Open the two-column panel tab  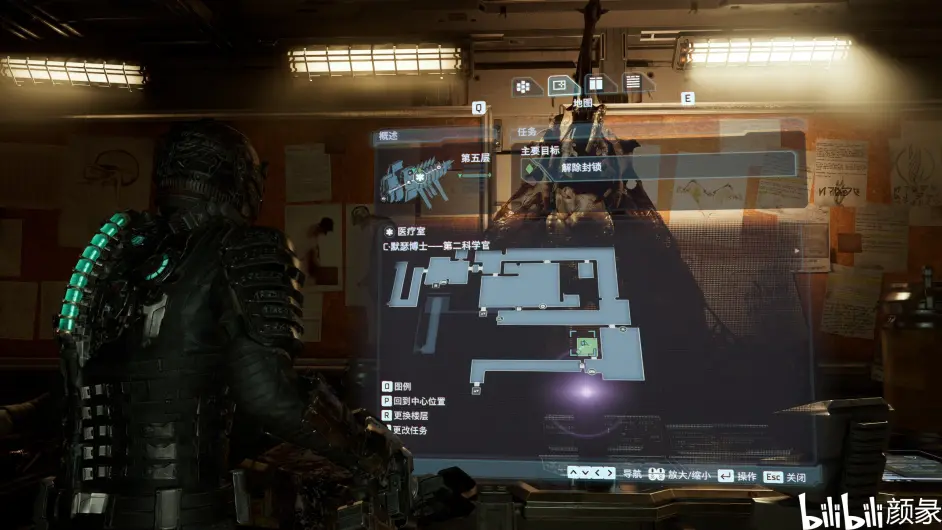coord(595,84)
